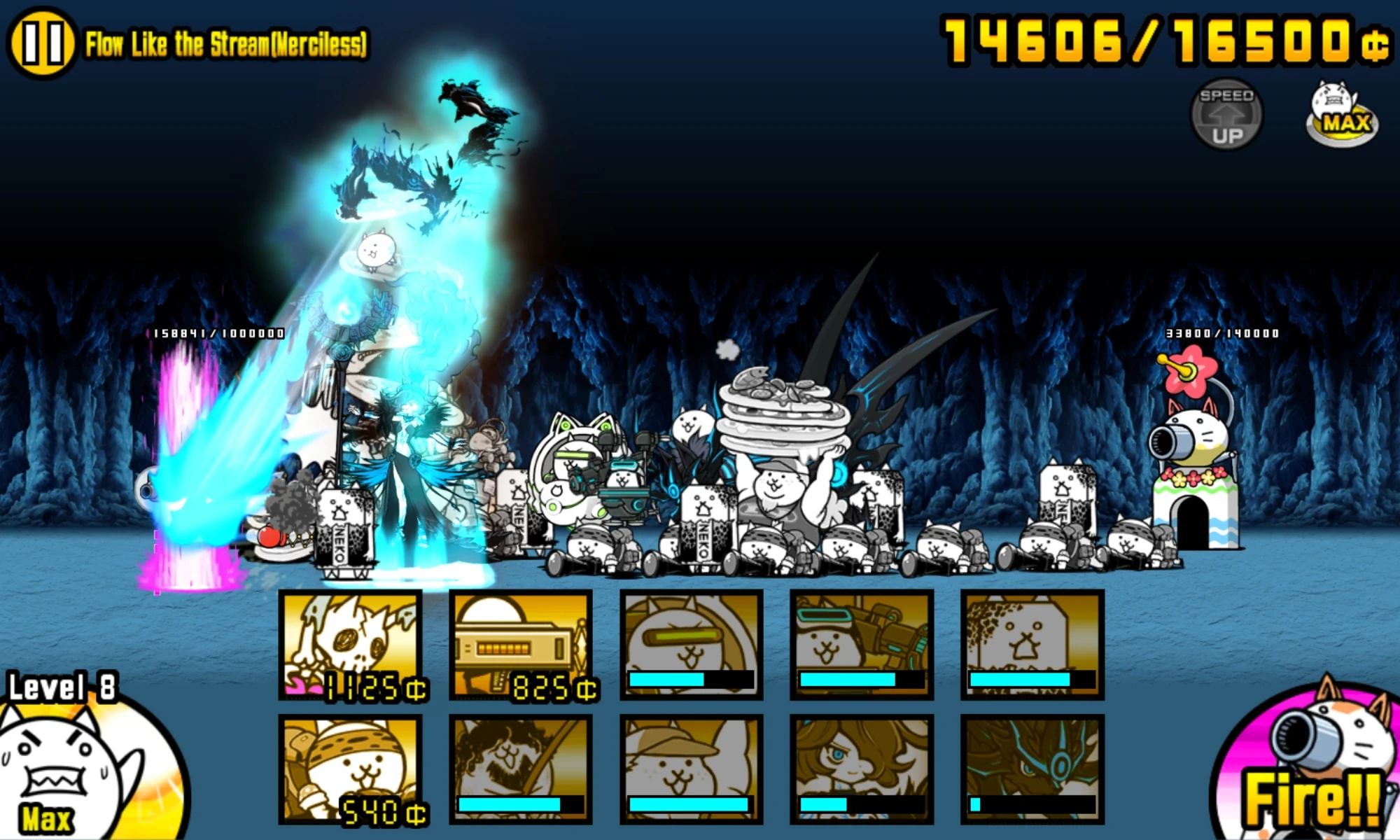This screenshot has height=840, width=1400.
Task: Pause the battle
Action: [x=41, y=41]
